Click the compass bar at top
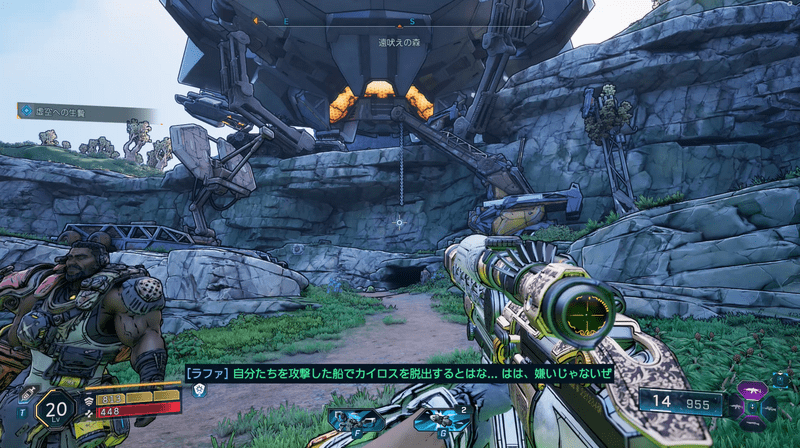The height and width of the screenshot is (448, 800). coord(399,21)
